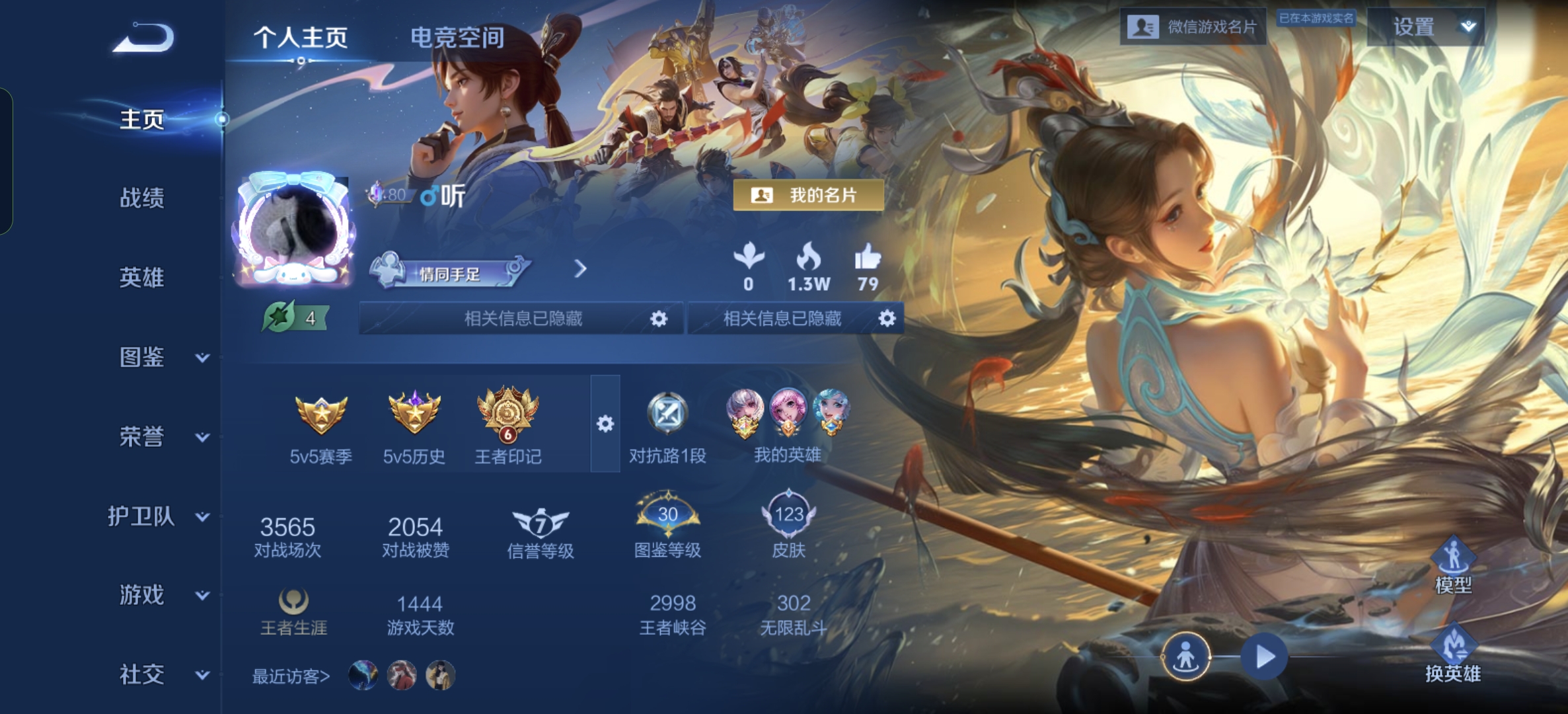Click the 模型 model view button
The height and width of the screenshot is (714, 1568).
[1452, 565]
